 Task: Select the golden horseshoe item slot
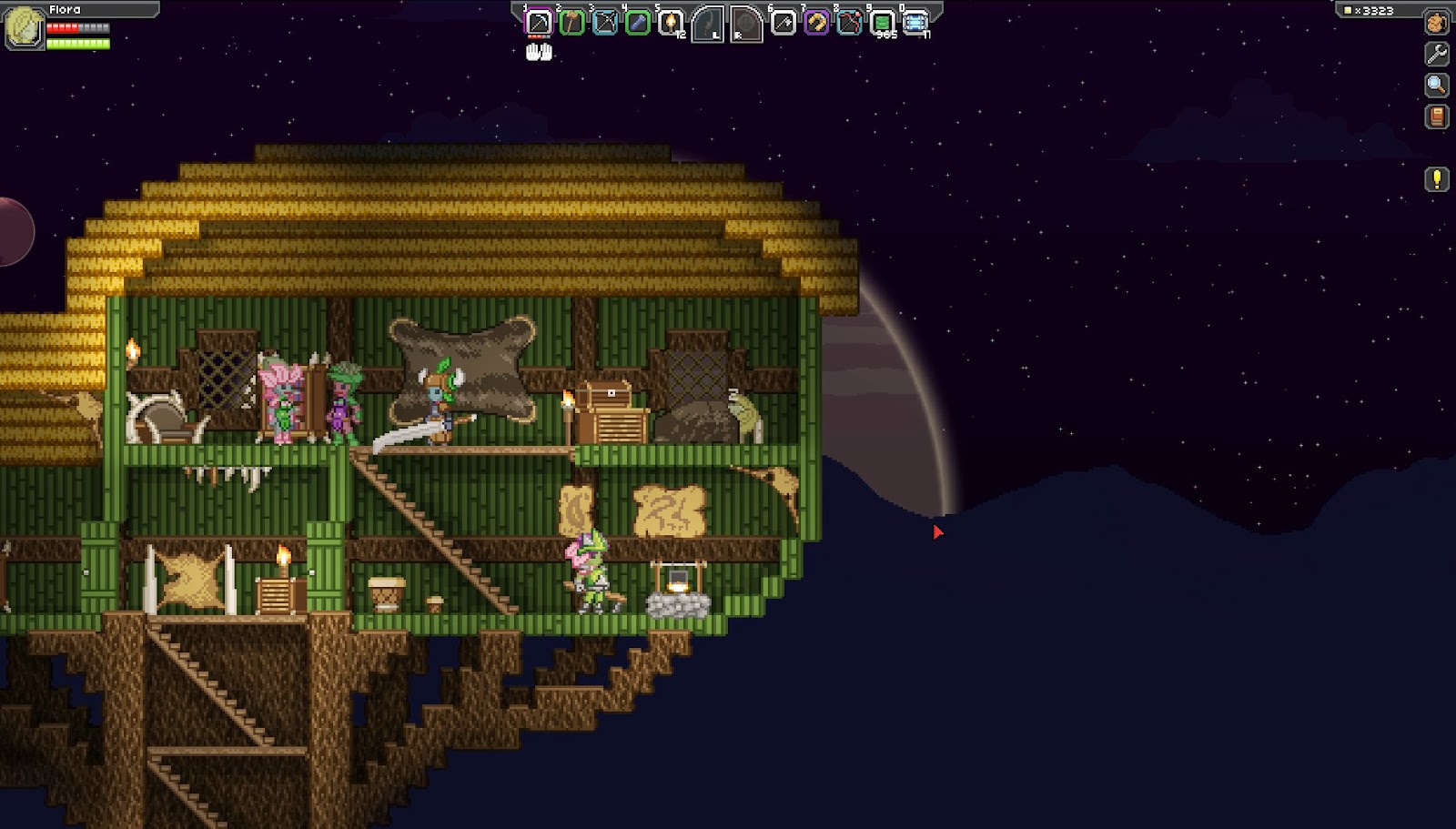pos(816,23)
